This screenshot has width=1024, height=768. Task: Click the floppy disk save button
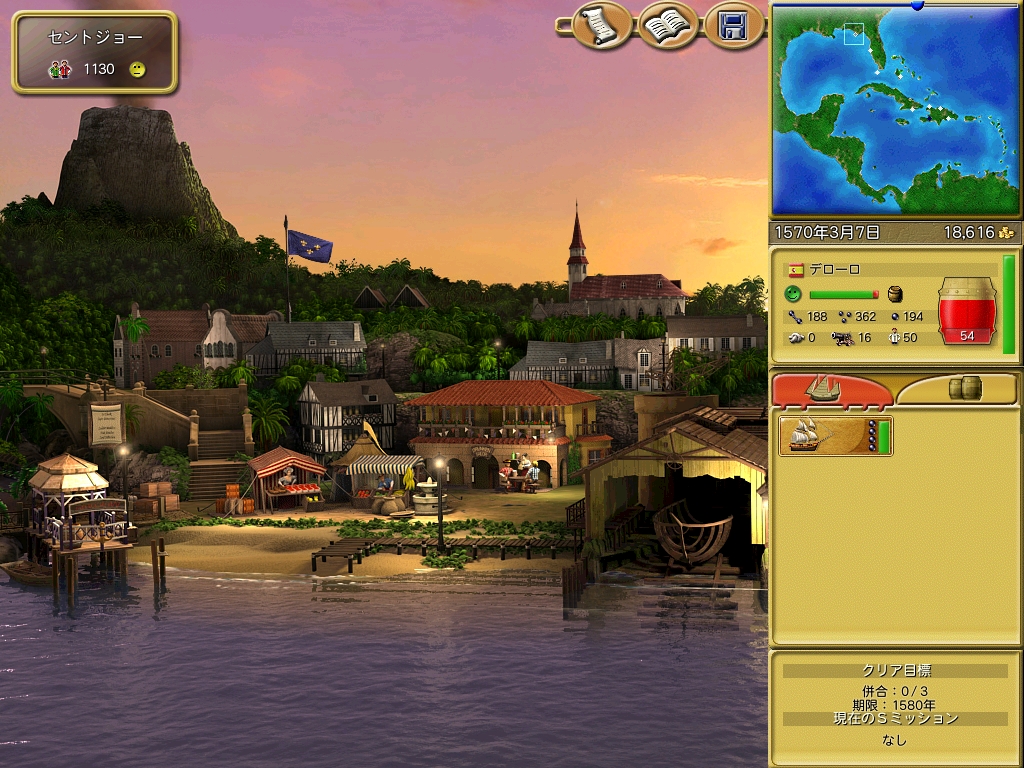[734, 25]
